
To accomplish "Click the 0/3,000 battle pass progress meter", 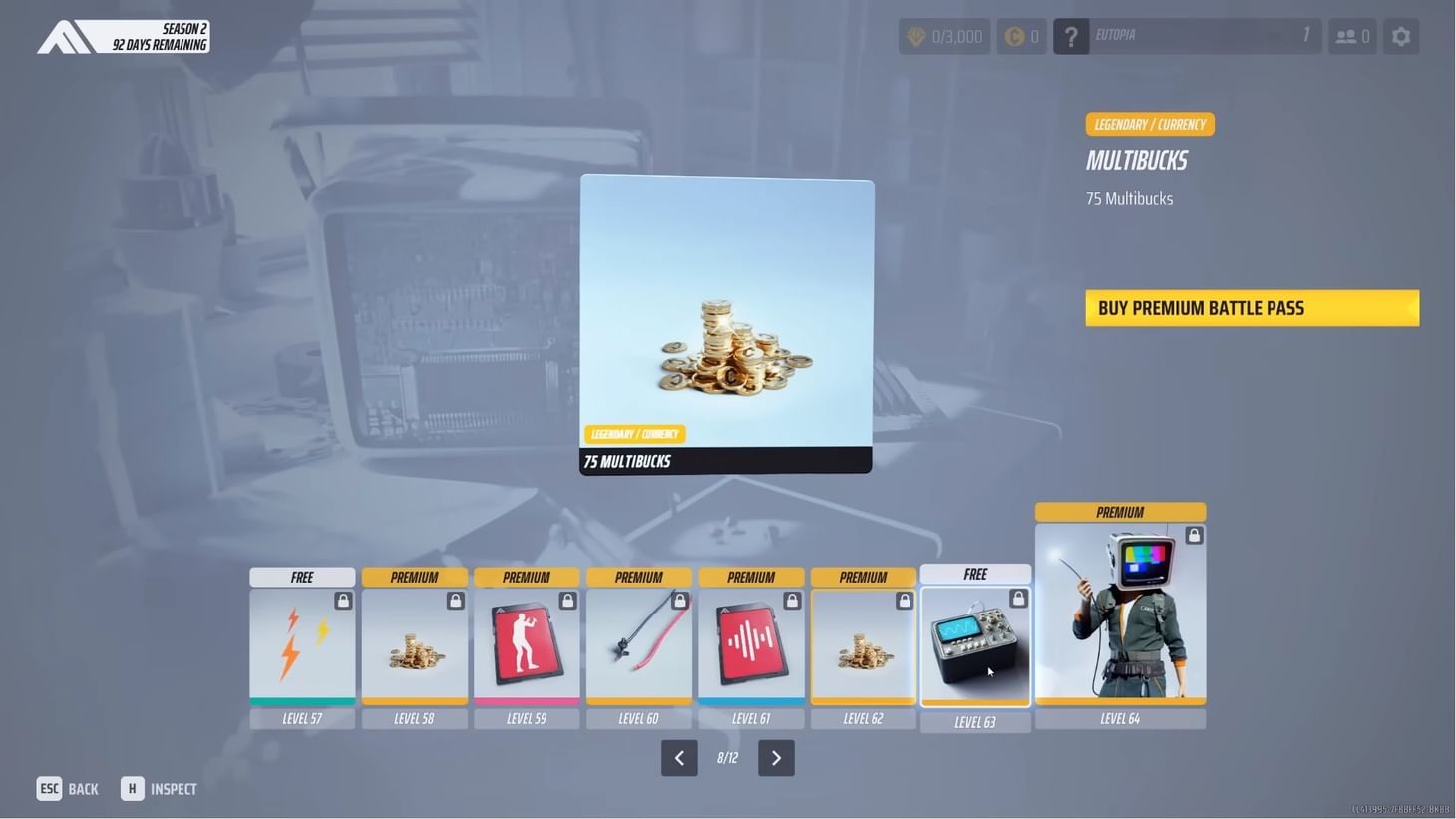I will (943, 36).
